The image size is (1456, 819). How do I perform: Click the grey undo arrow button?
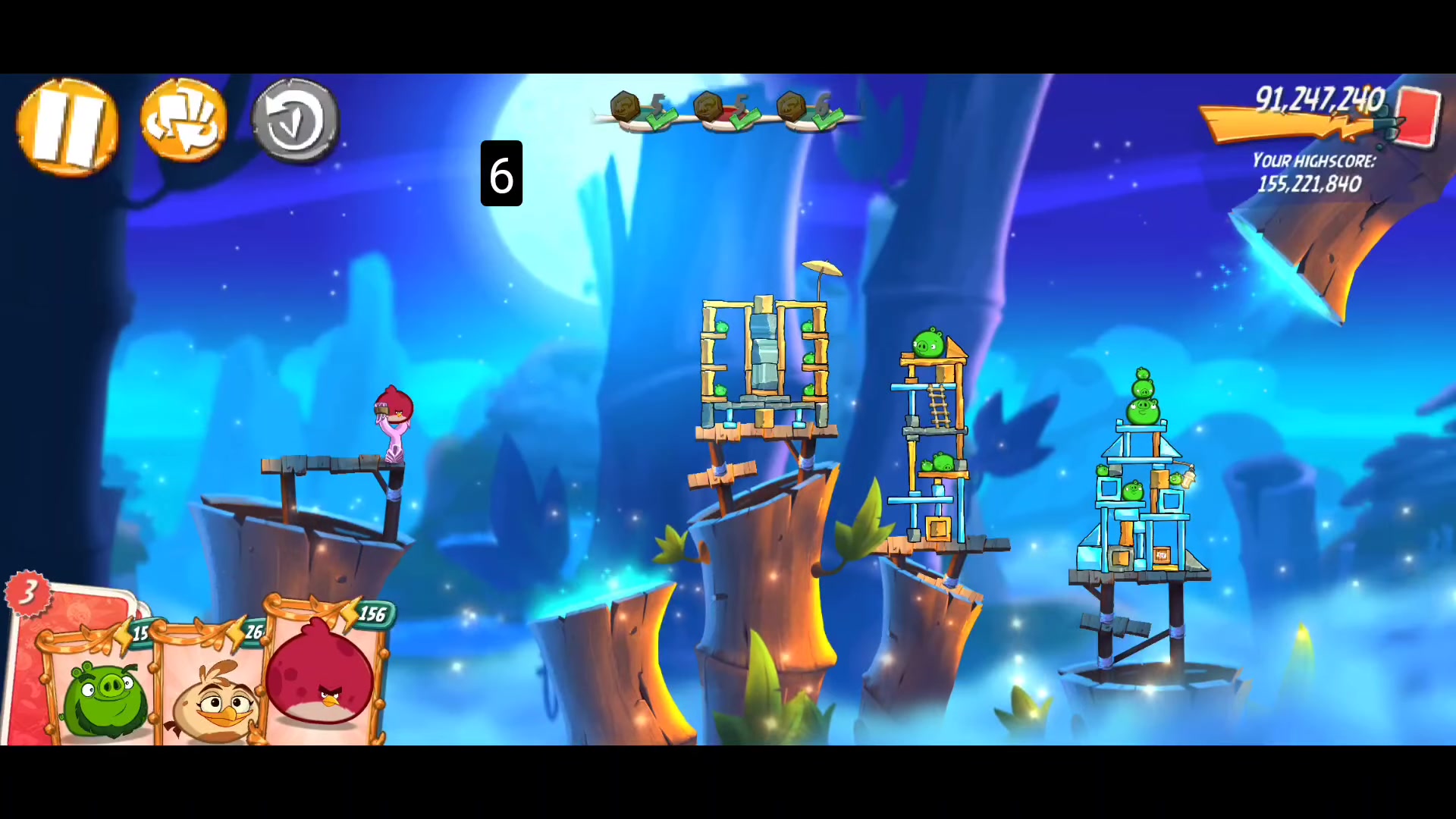point(294,121)
